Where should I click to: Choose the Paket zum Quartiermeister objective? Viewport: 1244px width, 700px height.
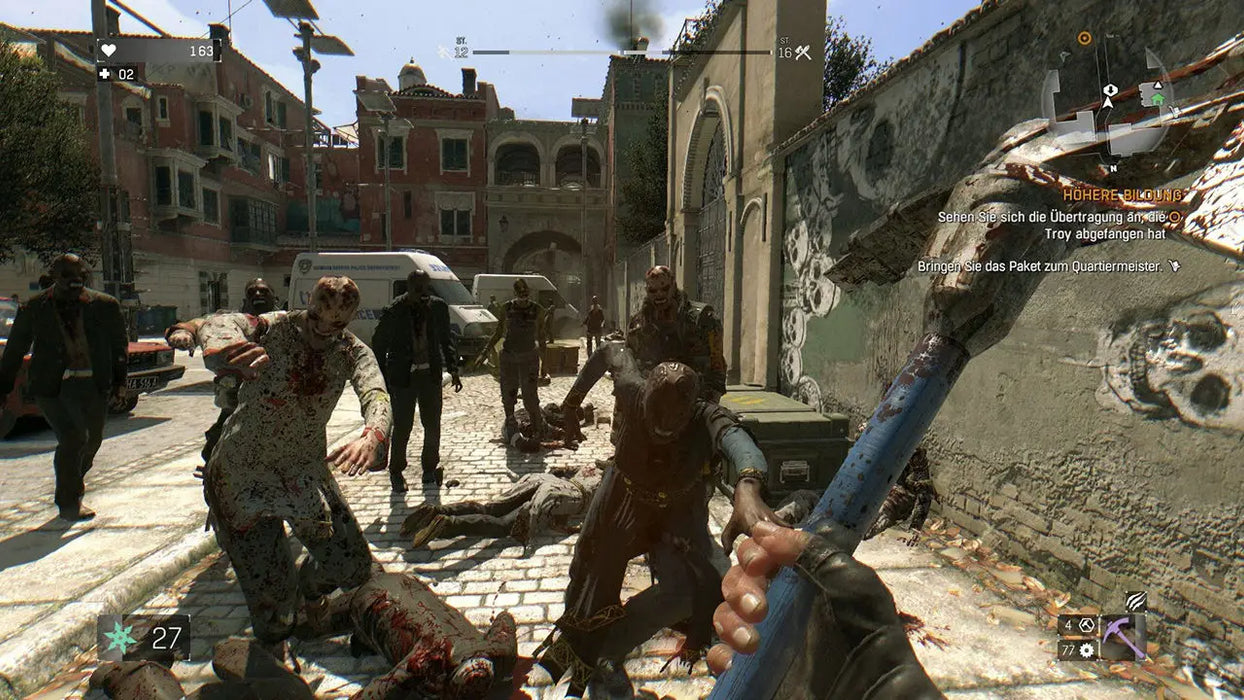1040,267
